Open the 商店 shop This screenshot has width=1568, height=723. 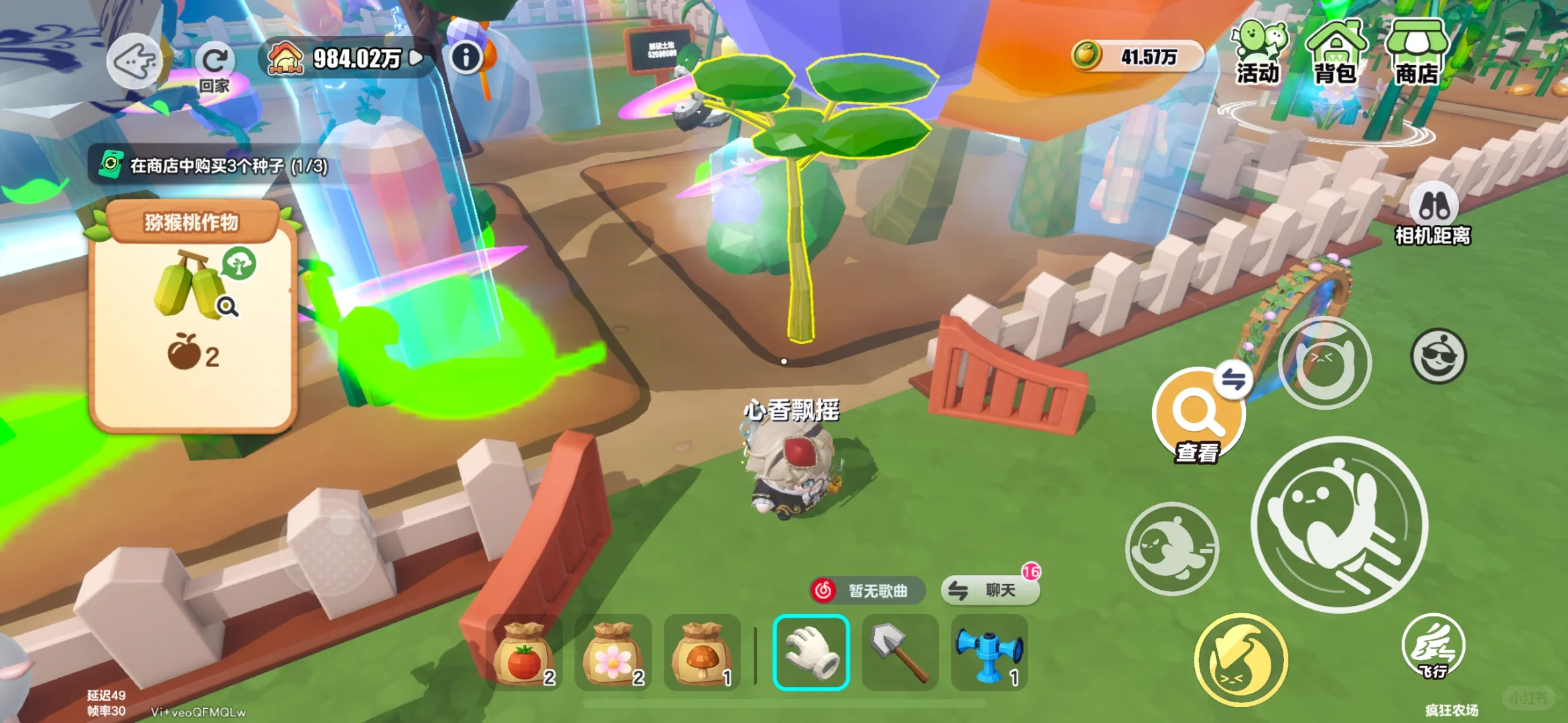(1417, 54)
